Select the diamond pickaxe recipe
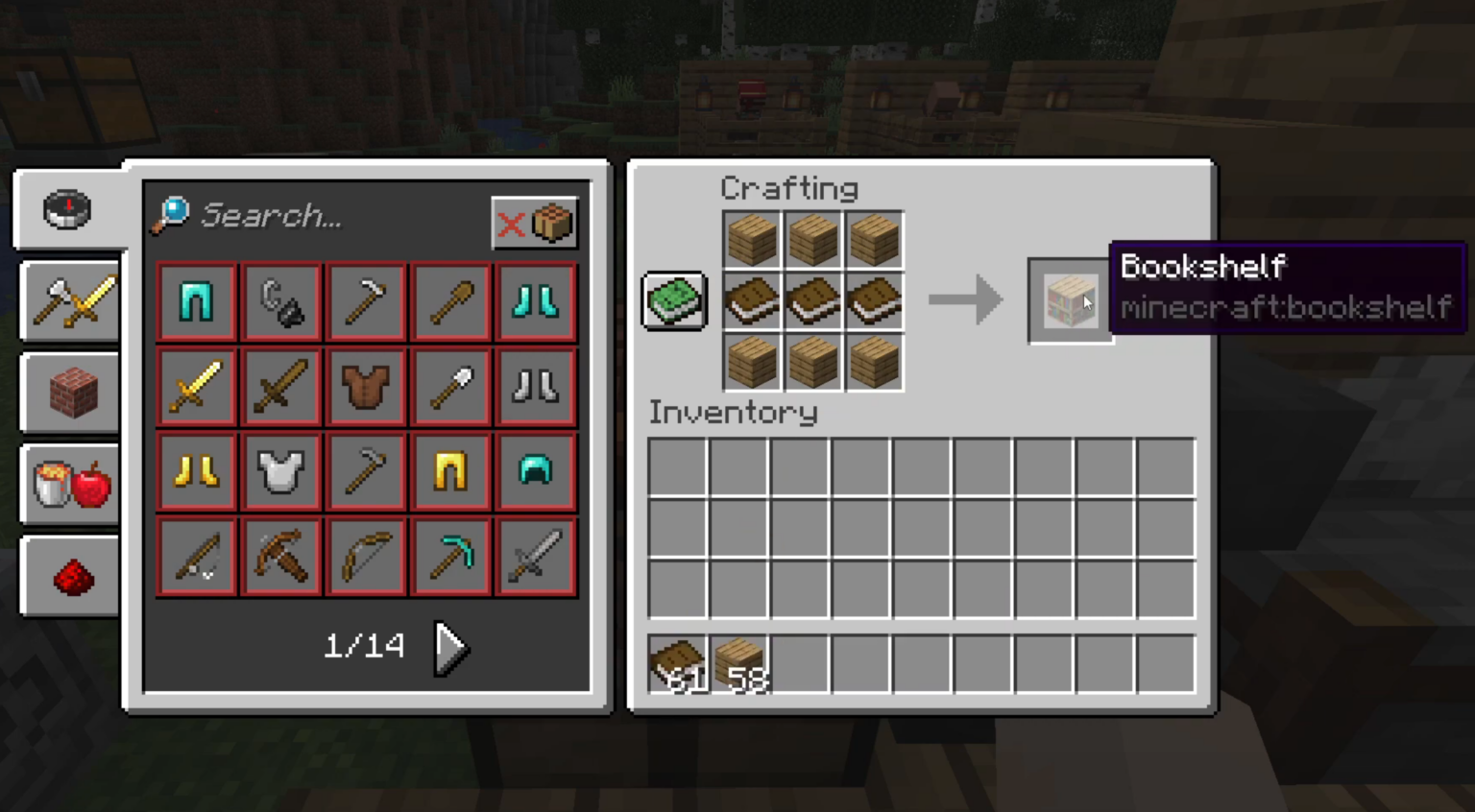 click(449, 557)
